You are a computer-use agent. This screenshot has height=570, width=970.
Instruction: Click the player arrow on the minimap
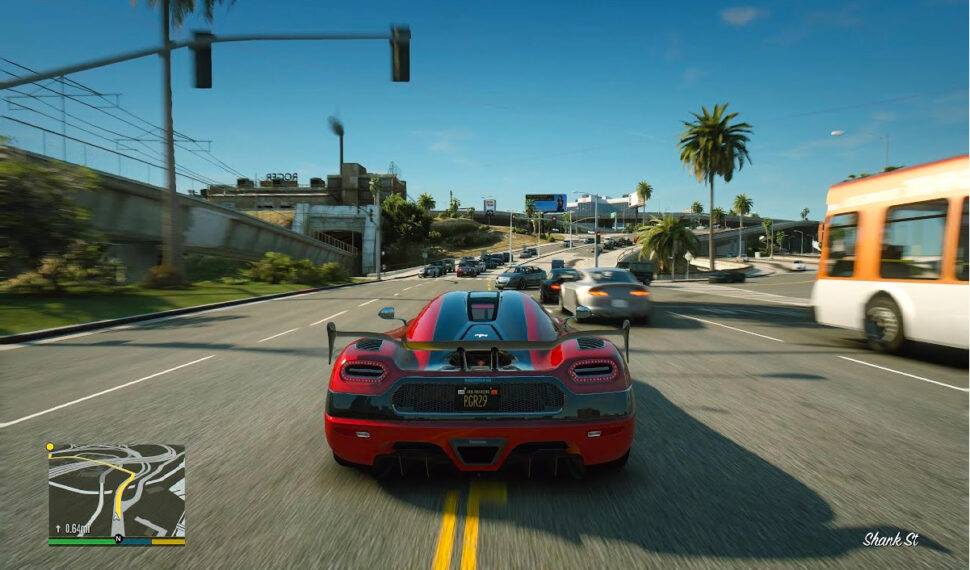(x=117, y=516)
